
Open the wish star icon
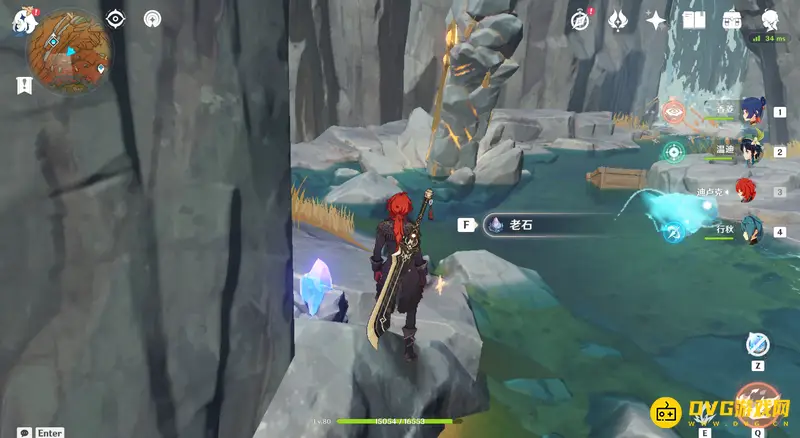[x=656, y=20]
